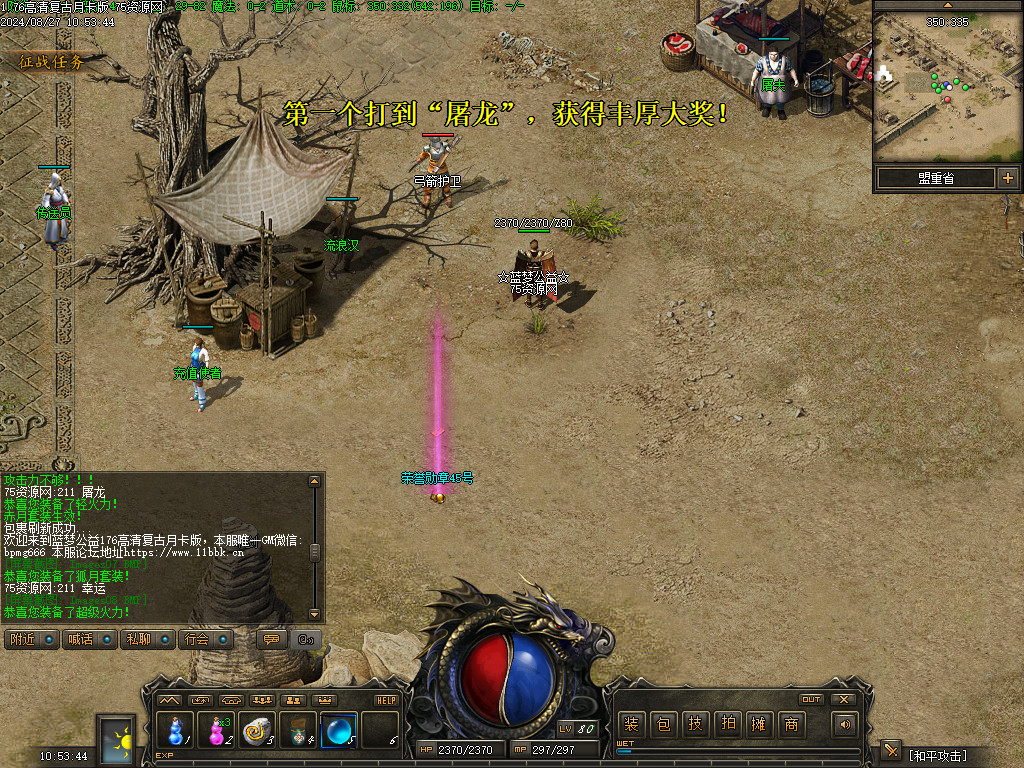Viewport: 1024px width, 768px height.
Task: Show the 技 skills window
Action: [x=695, y=725]
